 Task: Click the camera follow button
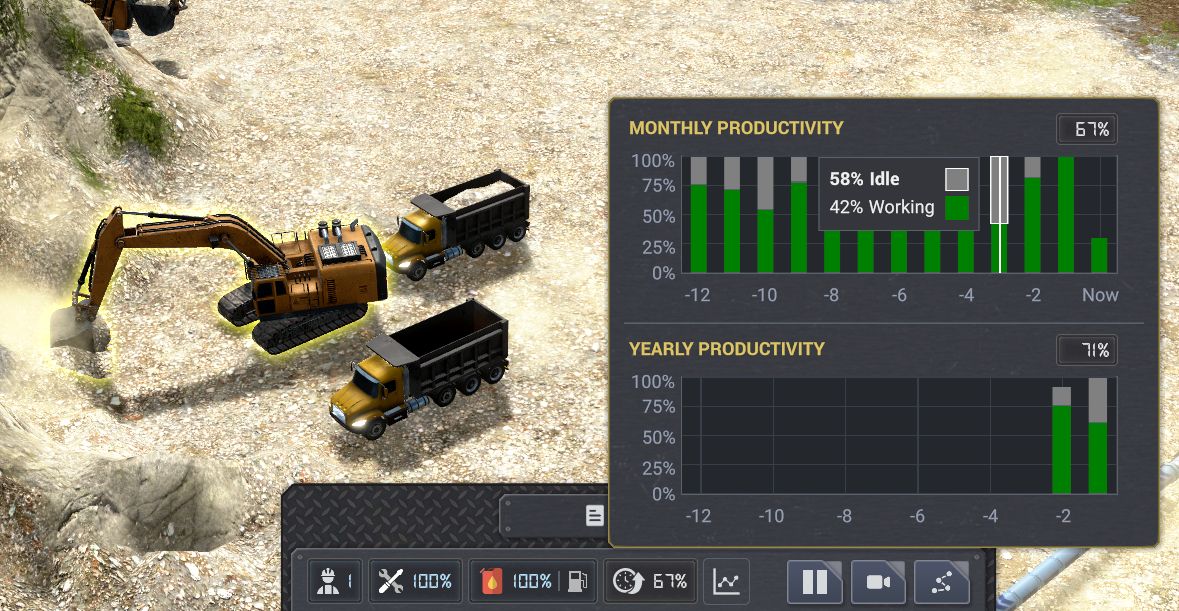878,581
